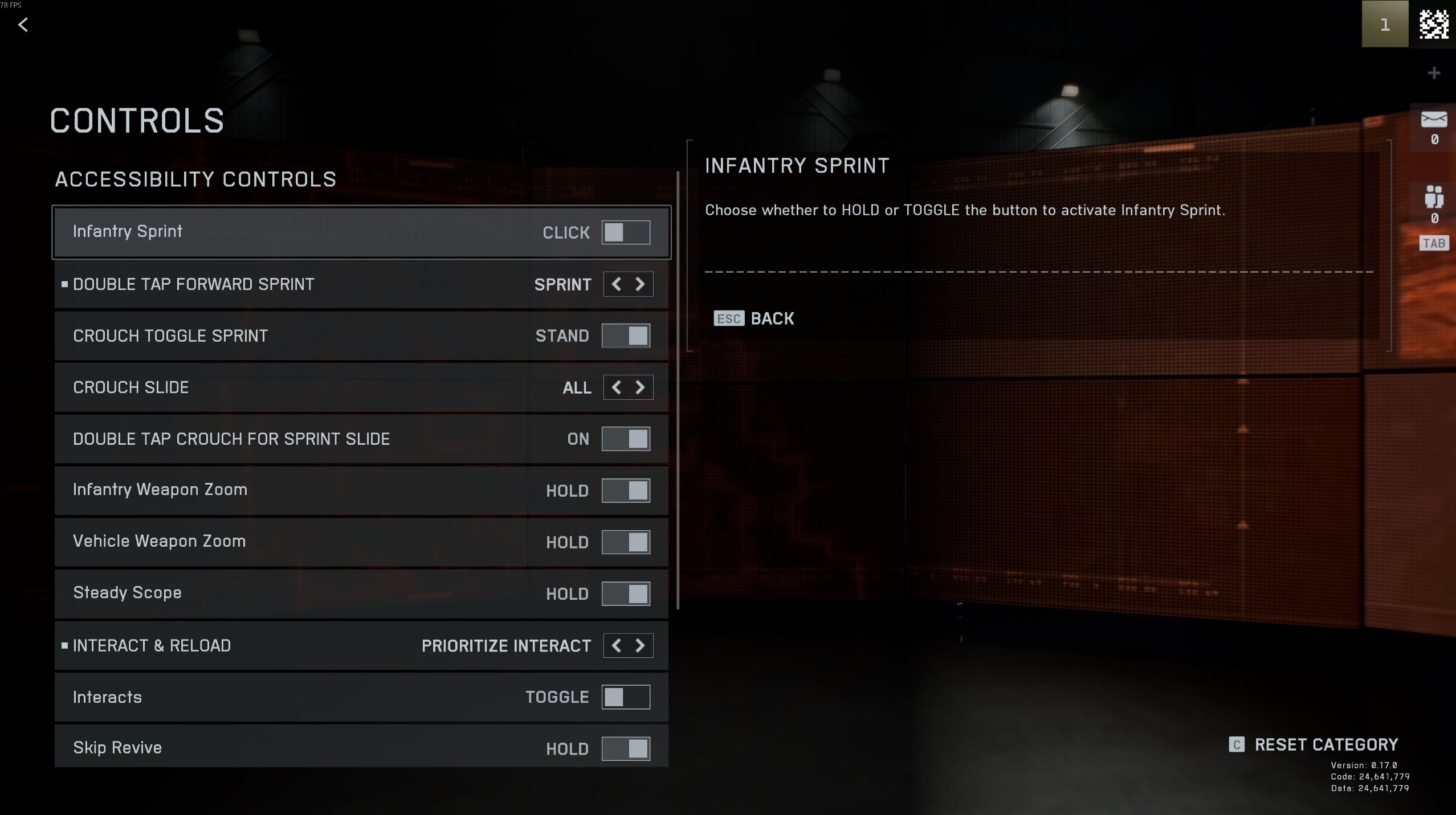Open the squad members icon
The image size is (1456, 815).
pos(1434,197)
